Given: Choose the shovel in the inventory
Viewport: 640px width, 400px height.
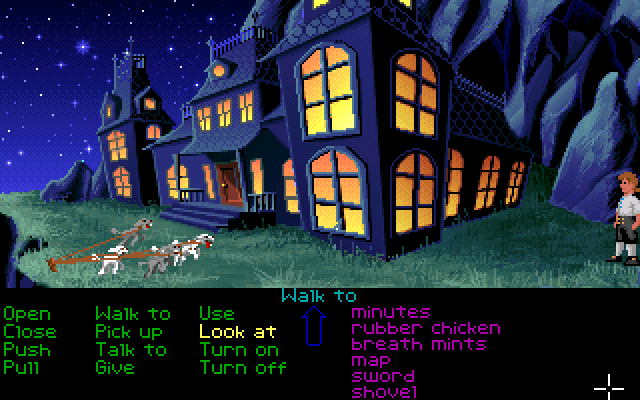Looking at the screenshot, I should (x=384, y=391).
